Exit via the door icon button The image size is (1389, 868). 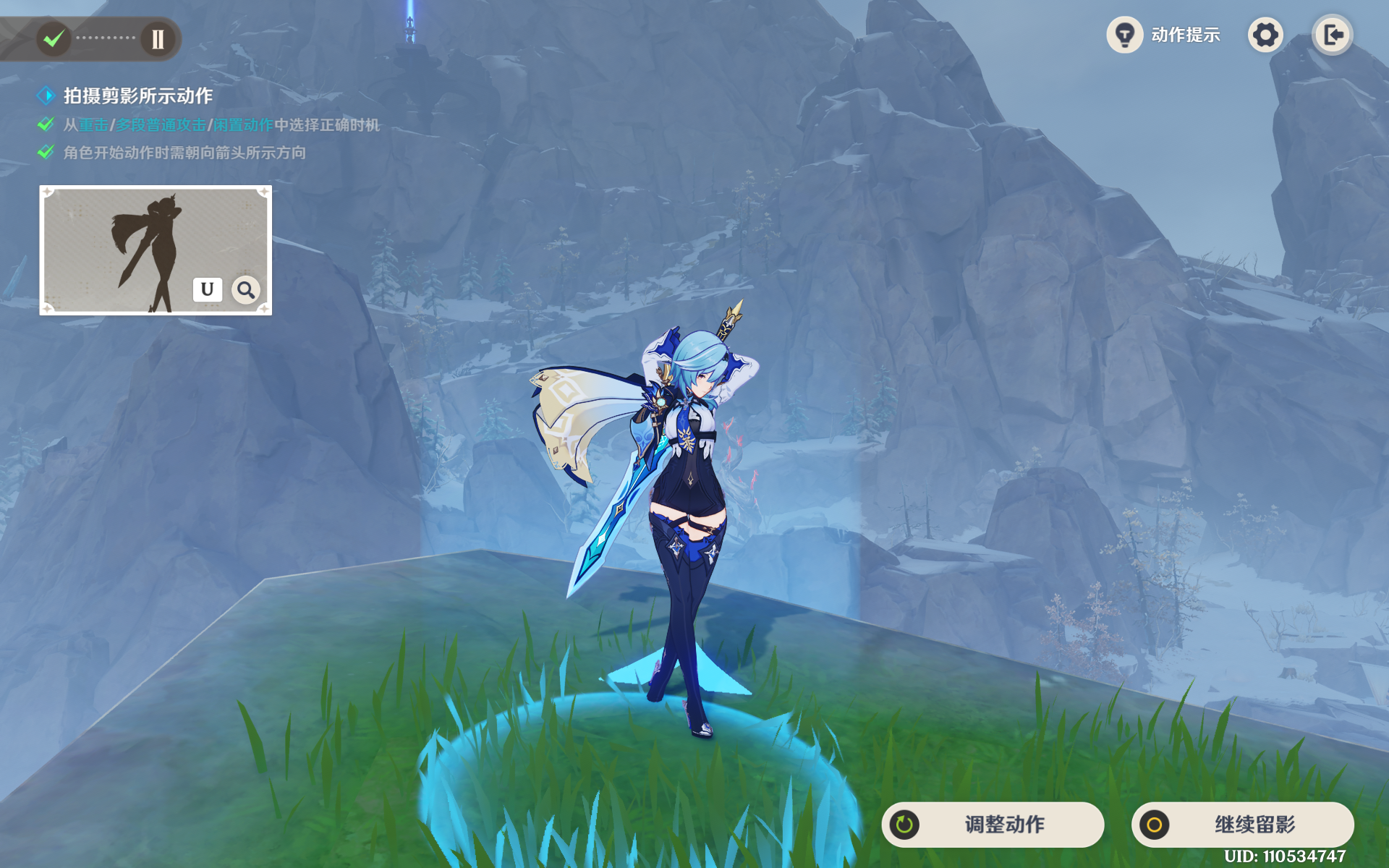[x=1333, y=35]
